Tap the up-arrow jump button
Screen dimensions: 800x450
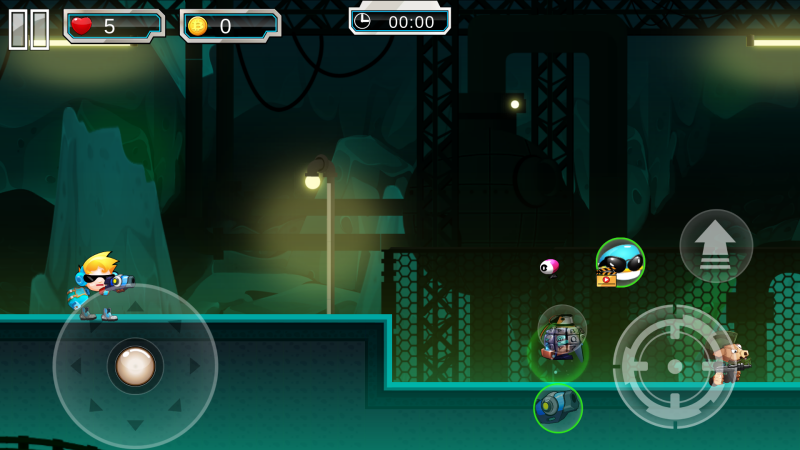[x=716, y=246]
